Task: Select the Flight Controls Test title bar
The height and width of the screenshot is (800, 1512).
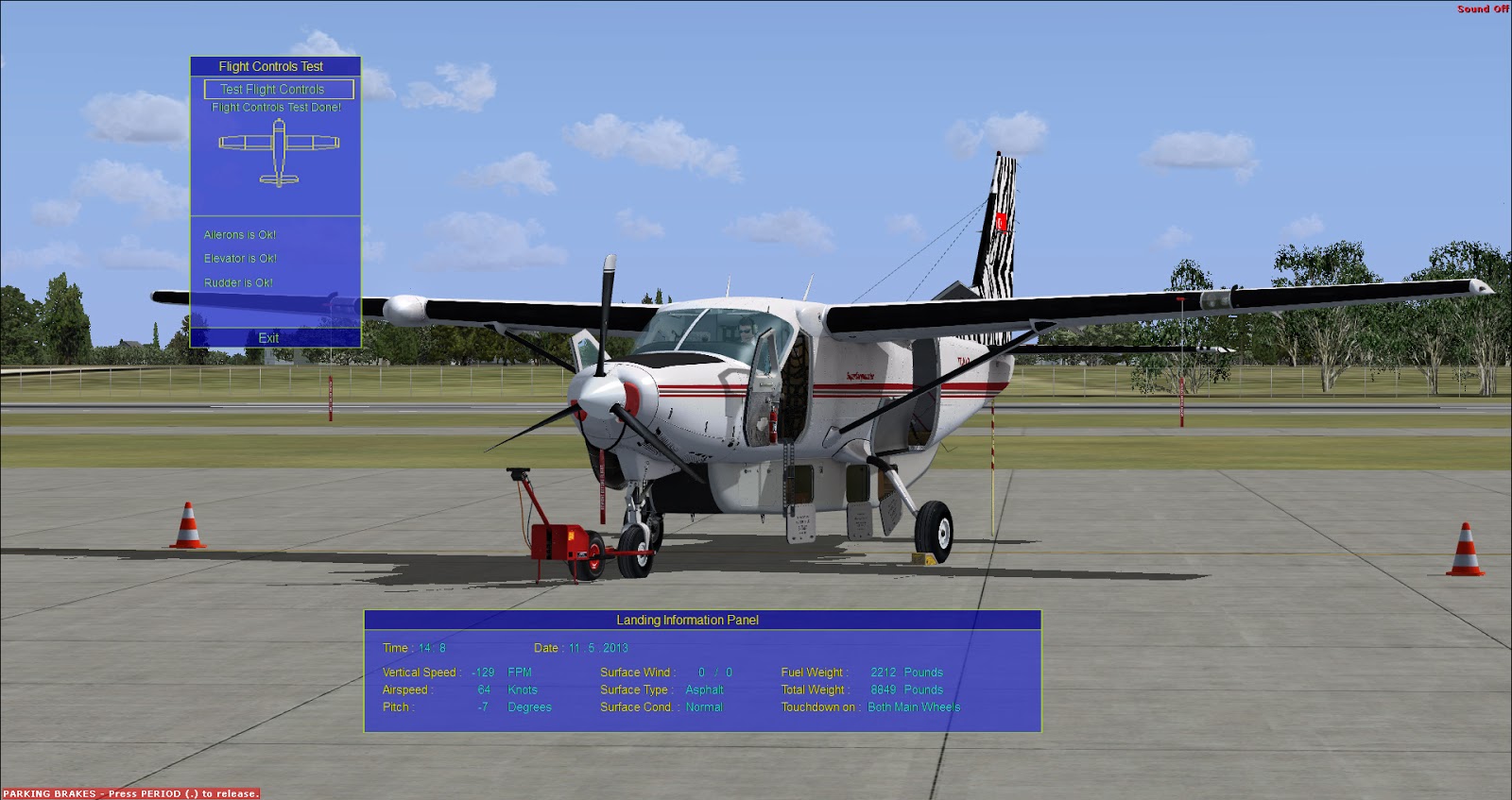Action: (272, 66)
